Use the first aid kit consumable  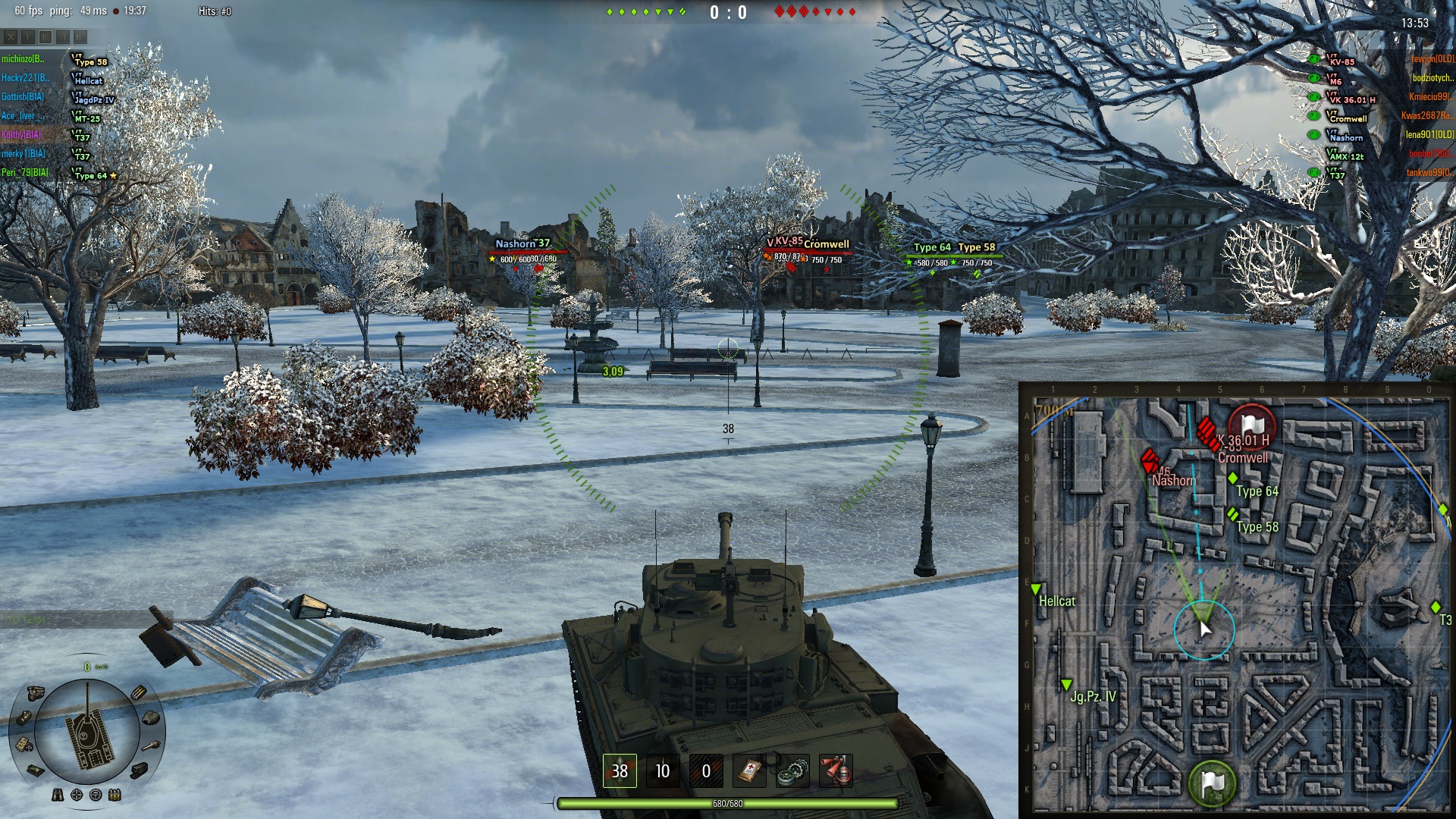coord(749,771)
